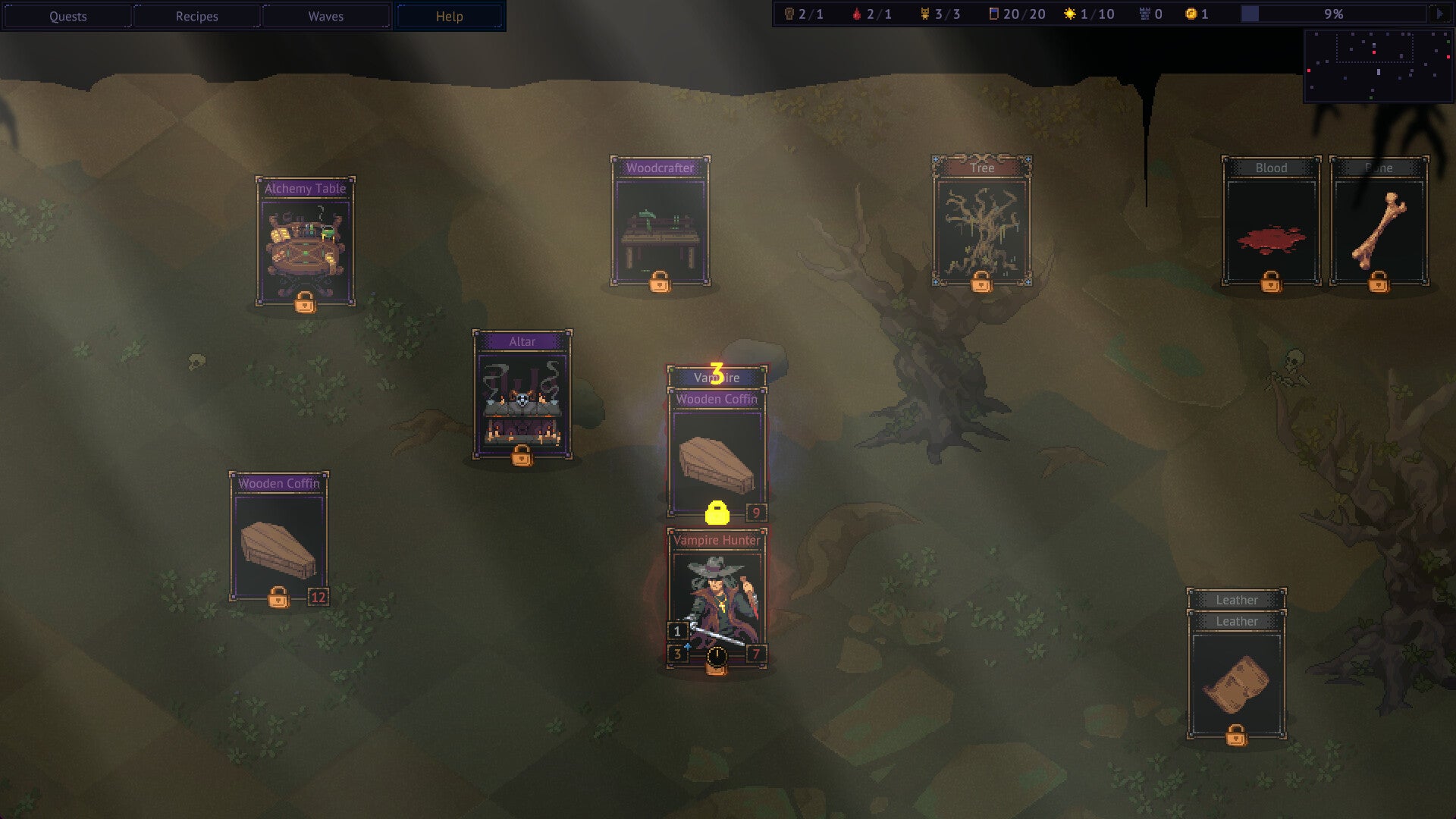This screenshot has width=1456, height=819.
Task: Show the Recipes list
Action: tap(196, 16)
